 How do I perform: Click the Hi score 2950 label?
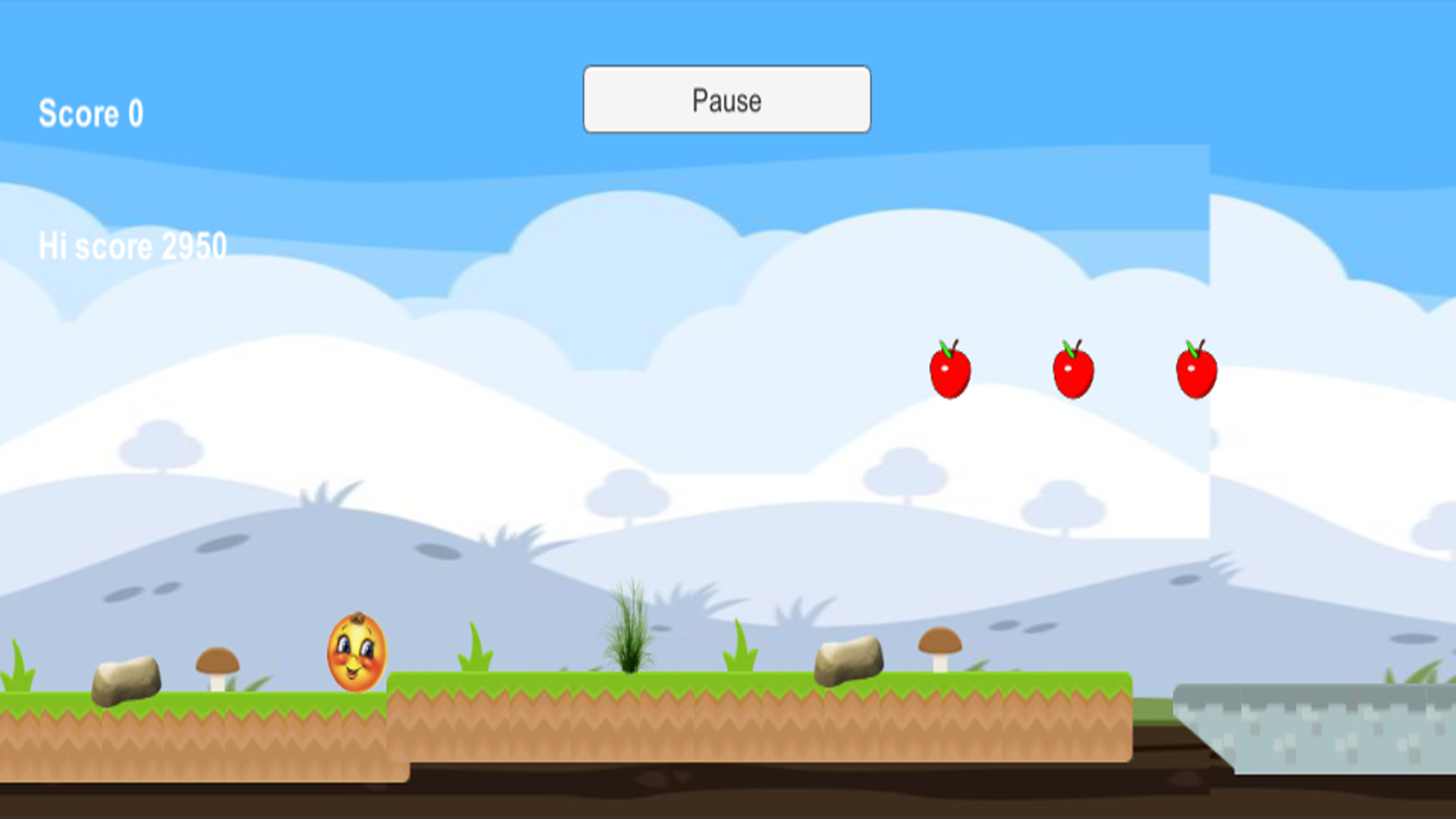(133, 244)
